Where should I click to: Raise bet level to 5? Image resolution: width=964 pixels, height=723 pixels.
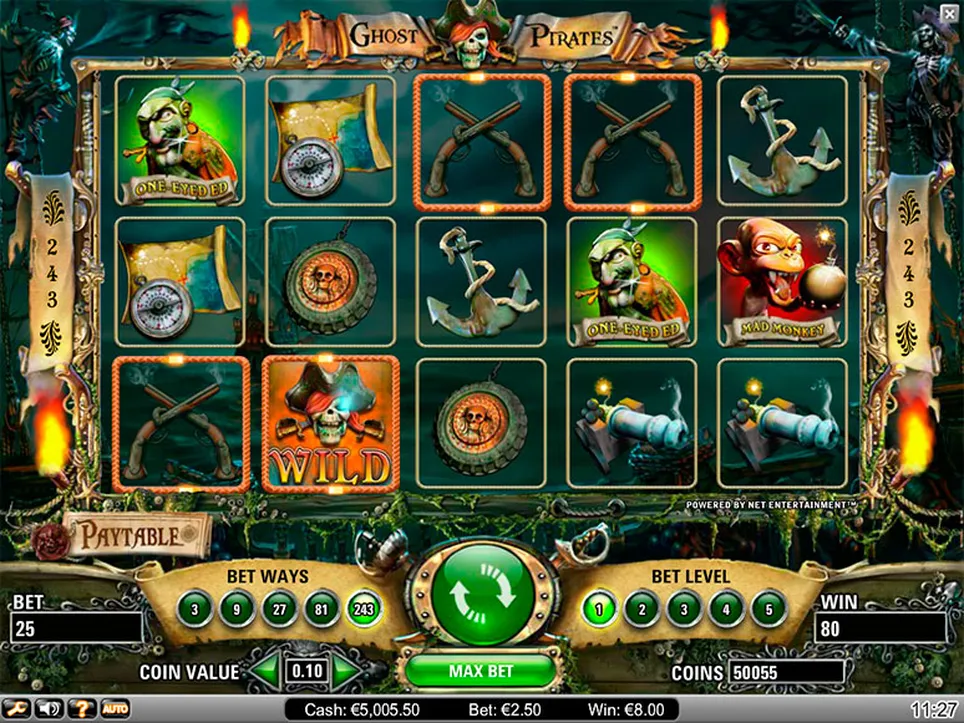coord(768,606)
